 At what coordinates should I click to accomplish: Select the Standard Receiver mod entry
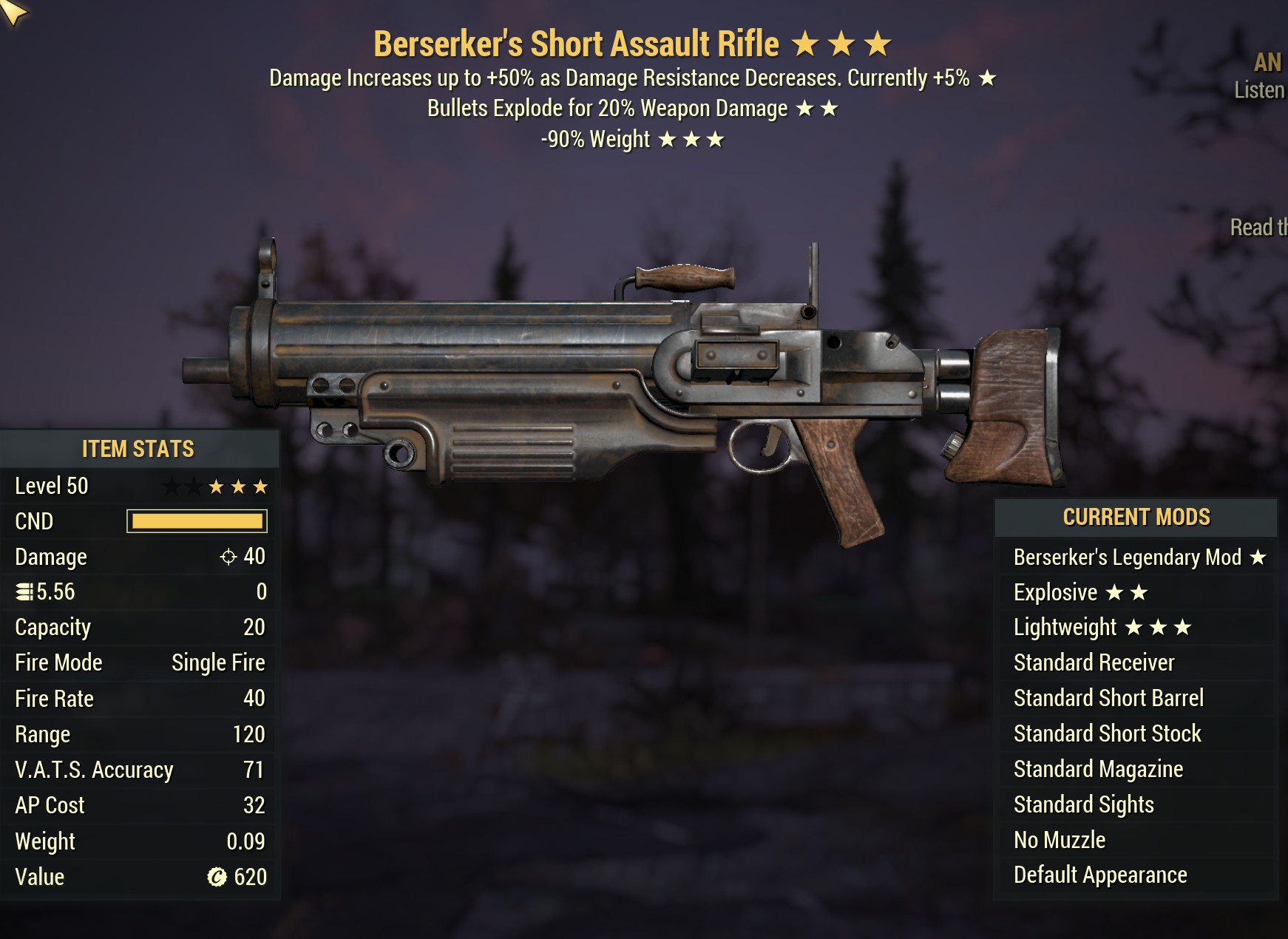point(1094,662)
